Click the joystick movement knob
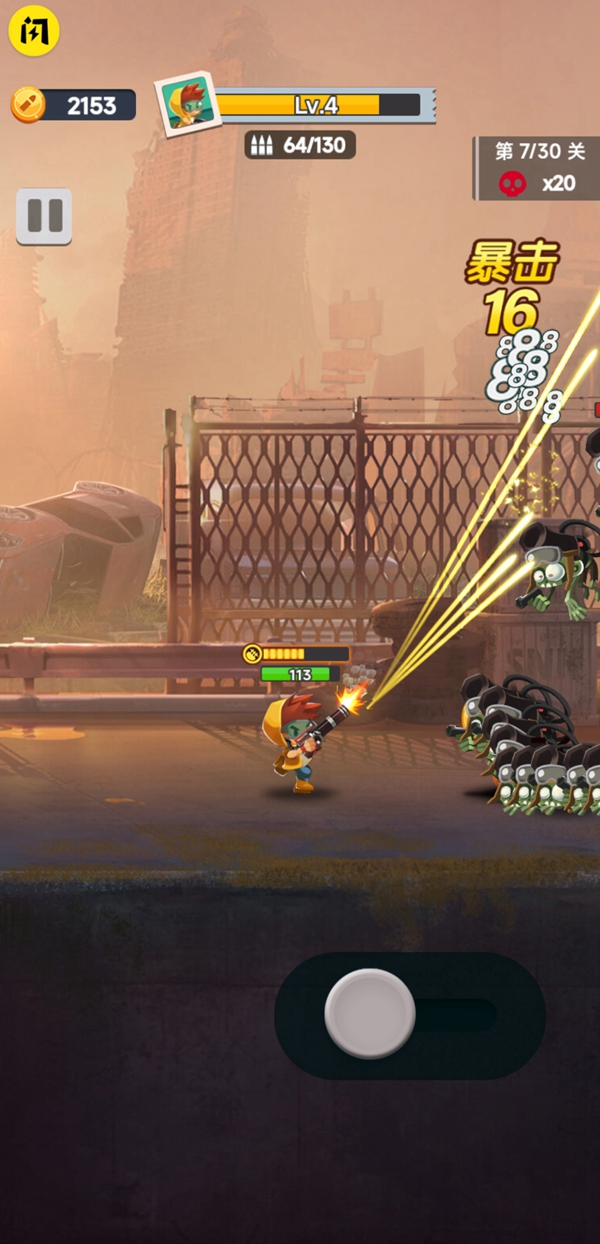600x1244 pixels. pyautogui.click(x=370, y=1013)
